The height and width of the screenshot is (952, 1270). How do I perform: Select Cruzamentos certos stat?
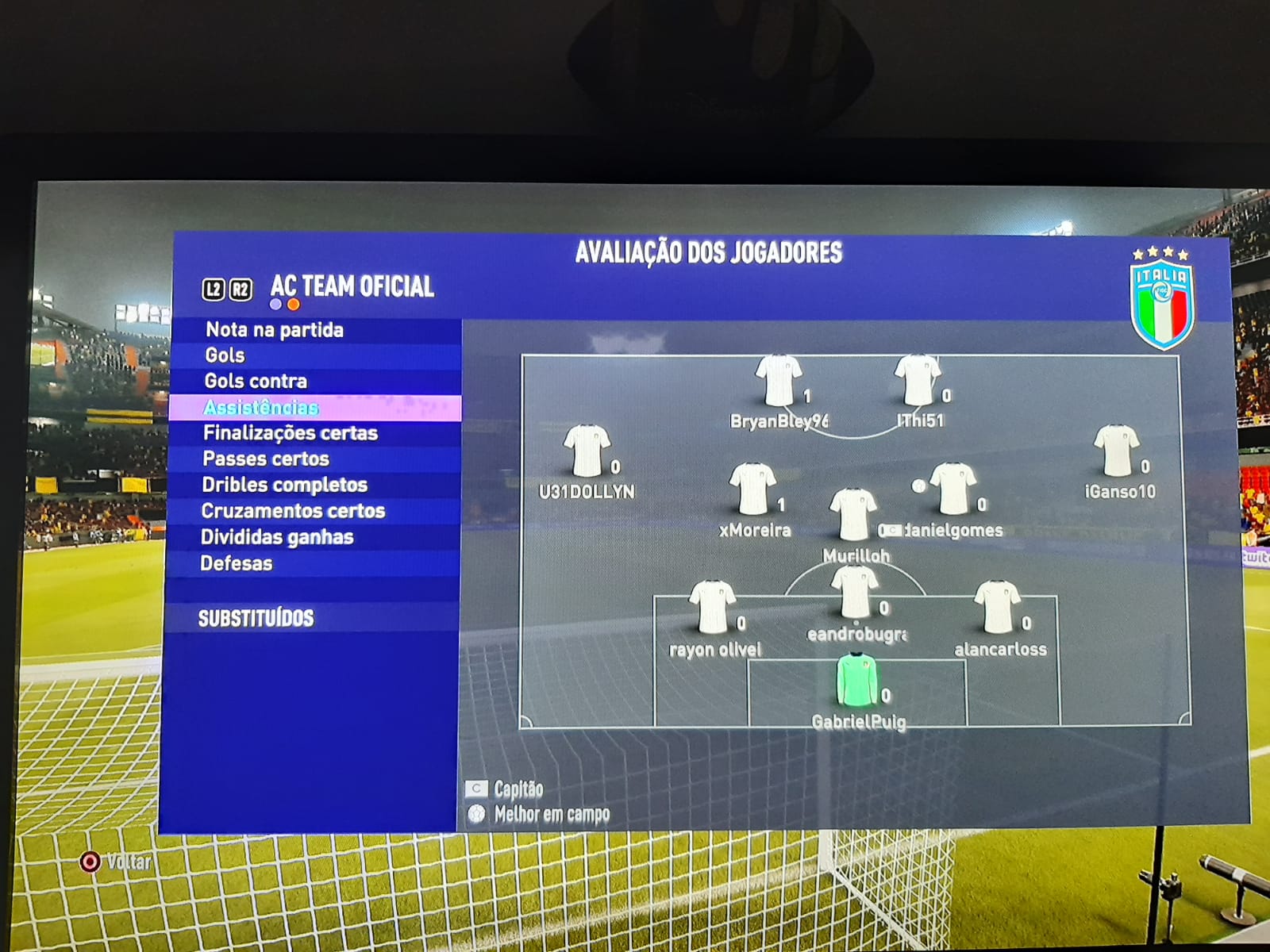[293, 511]
